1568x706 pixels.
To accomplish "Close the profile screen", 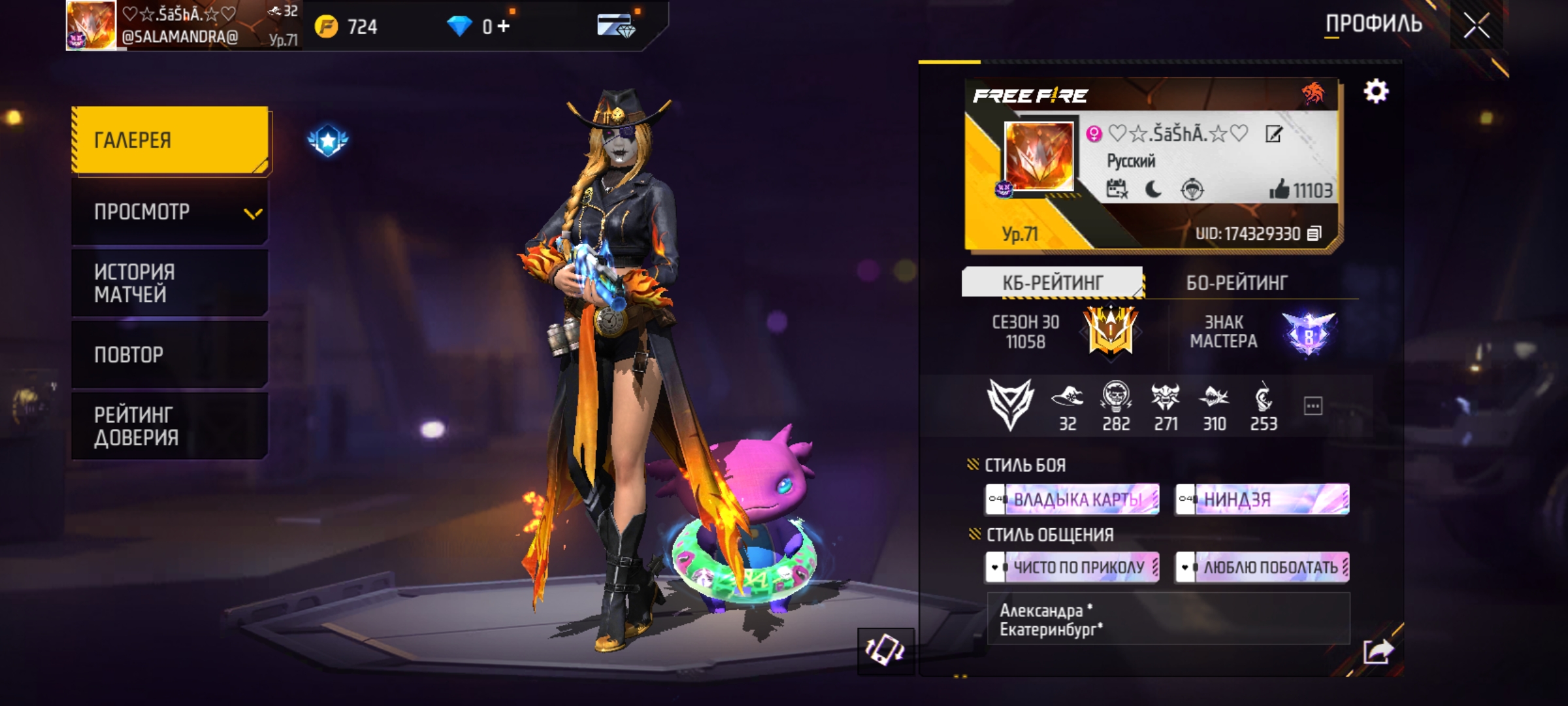I will [x=1476, y=26].
